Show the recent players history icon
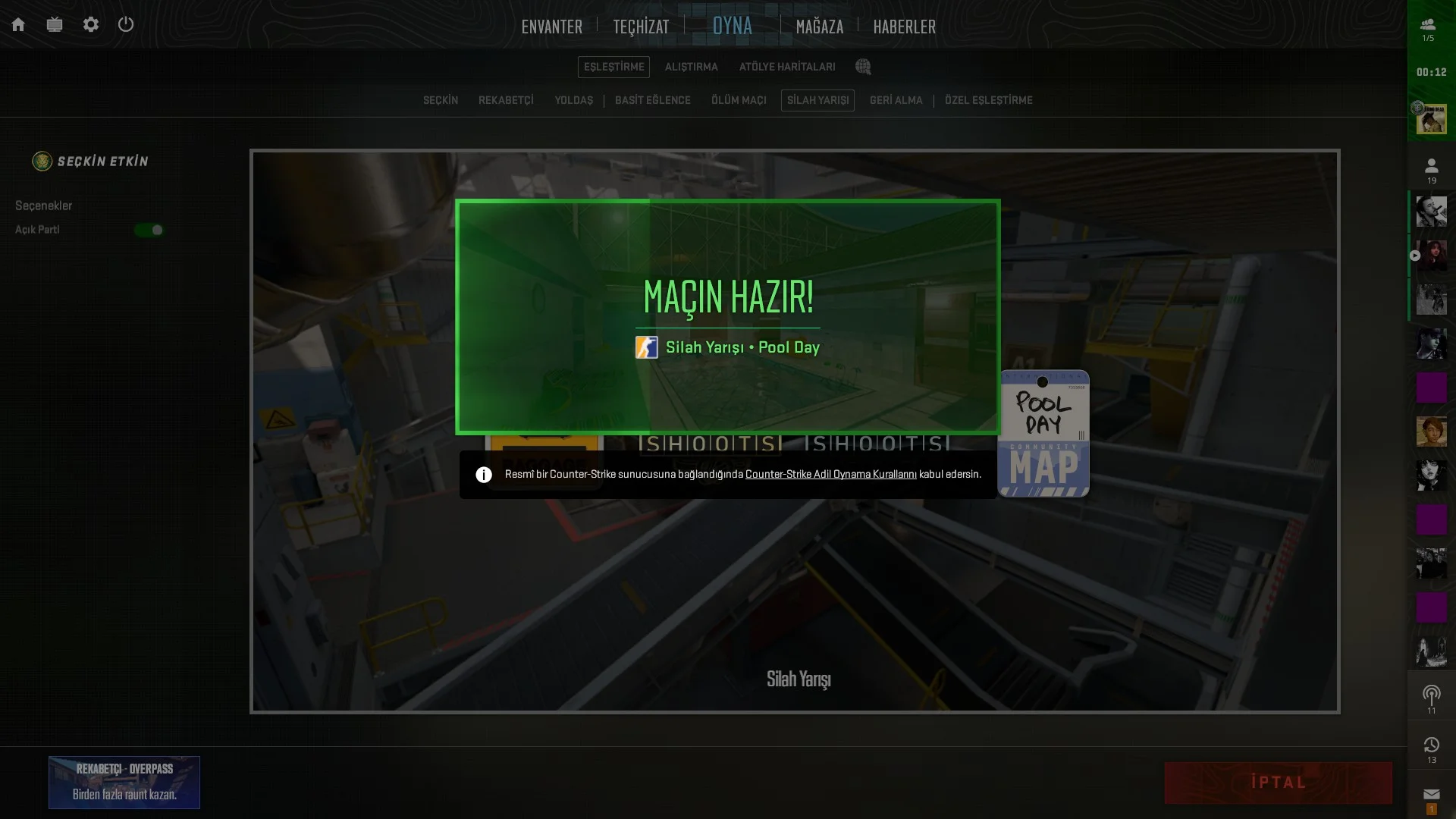The height and width of the screenshot is (819, 1456). pyautogui.click(x=1431, y=745)
